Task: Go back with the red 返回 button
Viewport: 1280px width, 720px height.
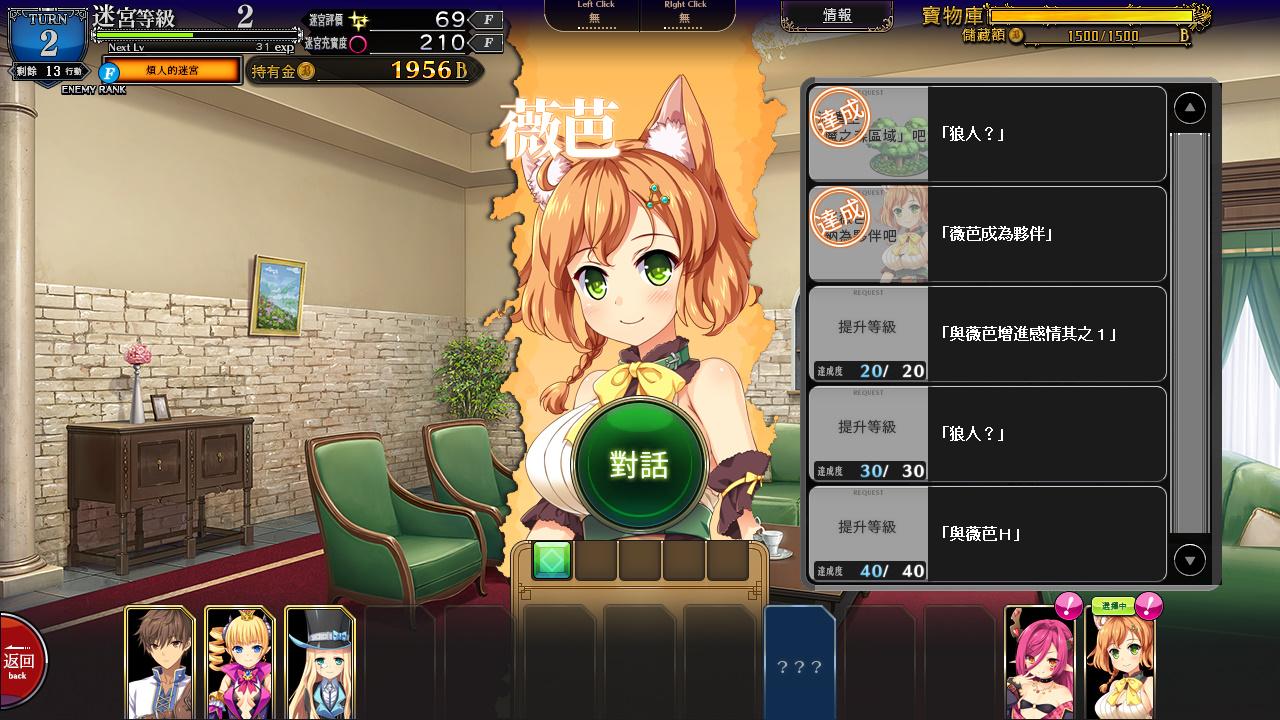Action: pyautogui.click(x=20, y=663)
